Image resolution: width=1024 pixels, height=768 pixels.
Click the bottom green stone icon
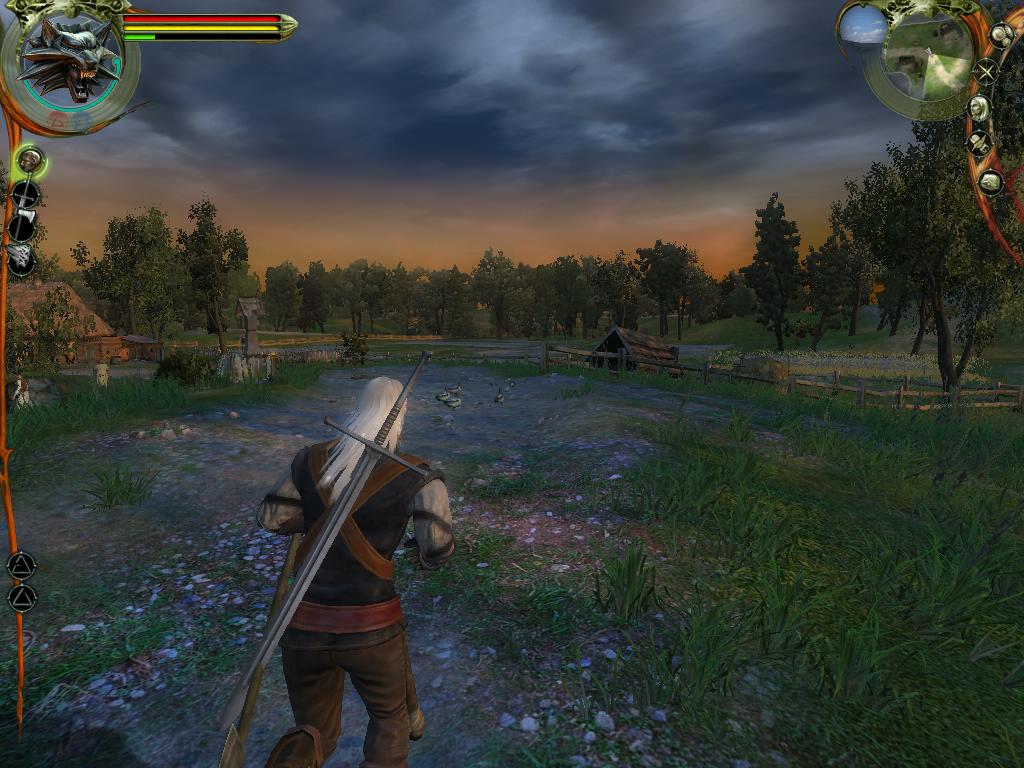tap(990, 182)
